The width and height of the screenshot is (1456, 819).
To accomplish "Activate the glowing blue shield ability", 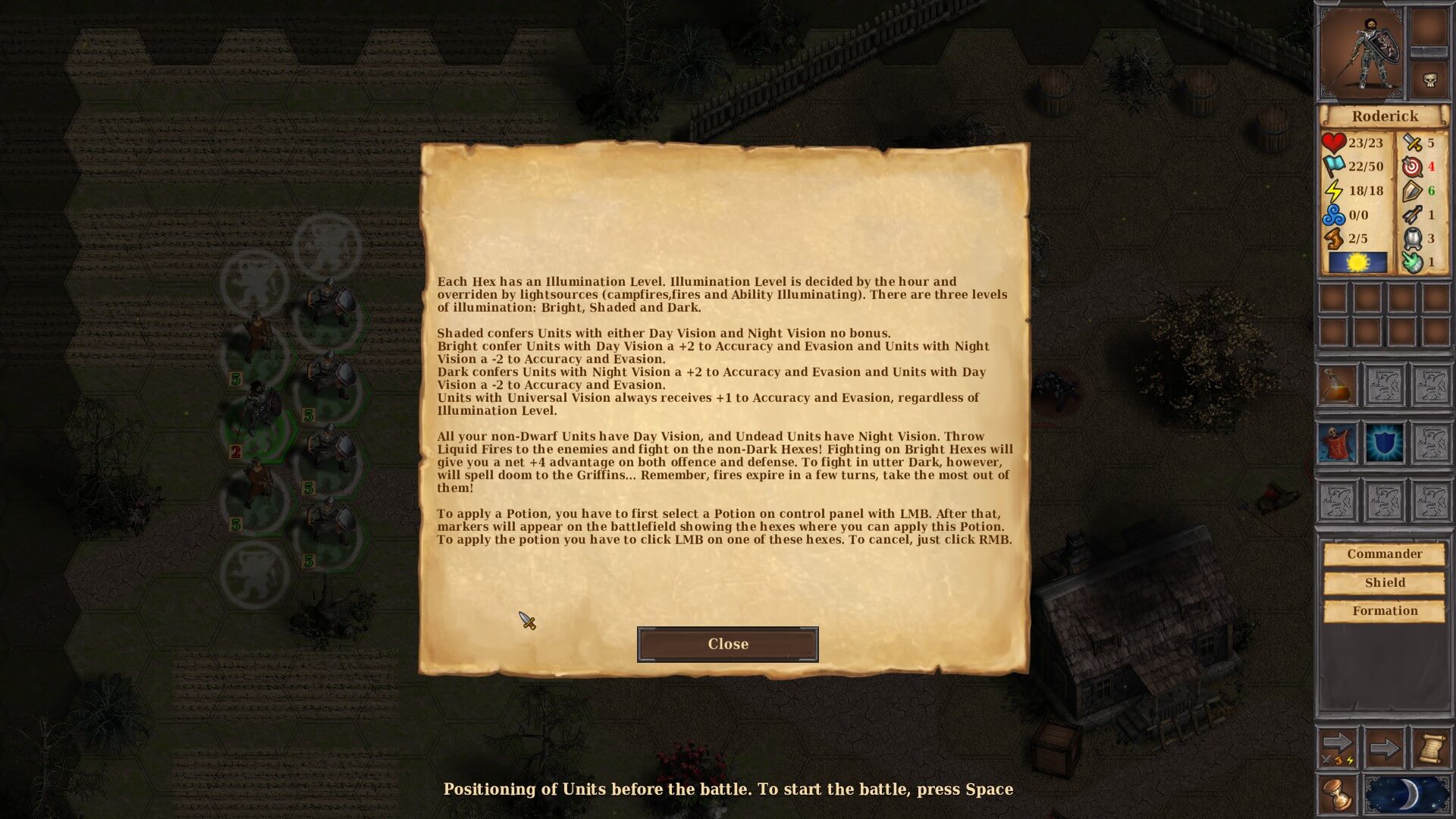I will tap(1384, 444).
